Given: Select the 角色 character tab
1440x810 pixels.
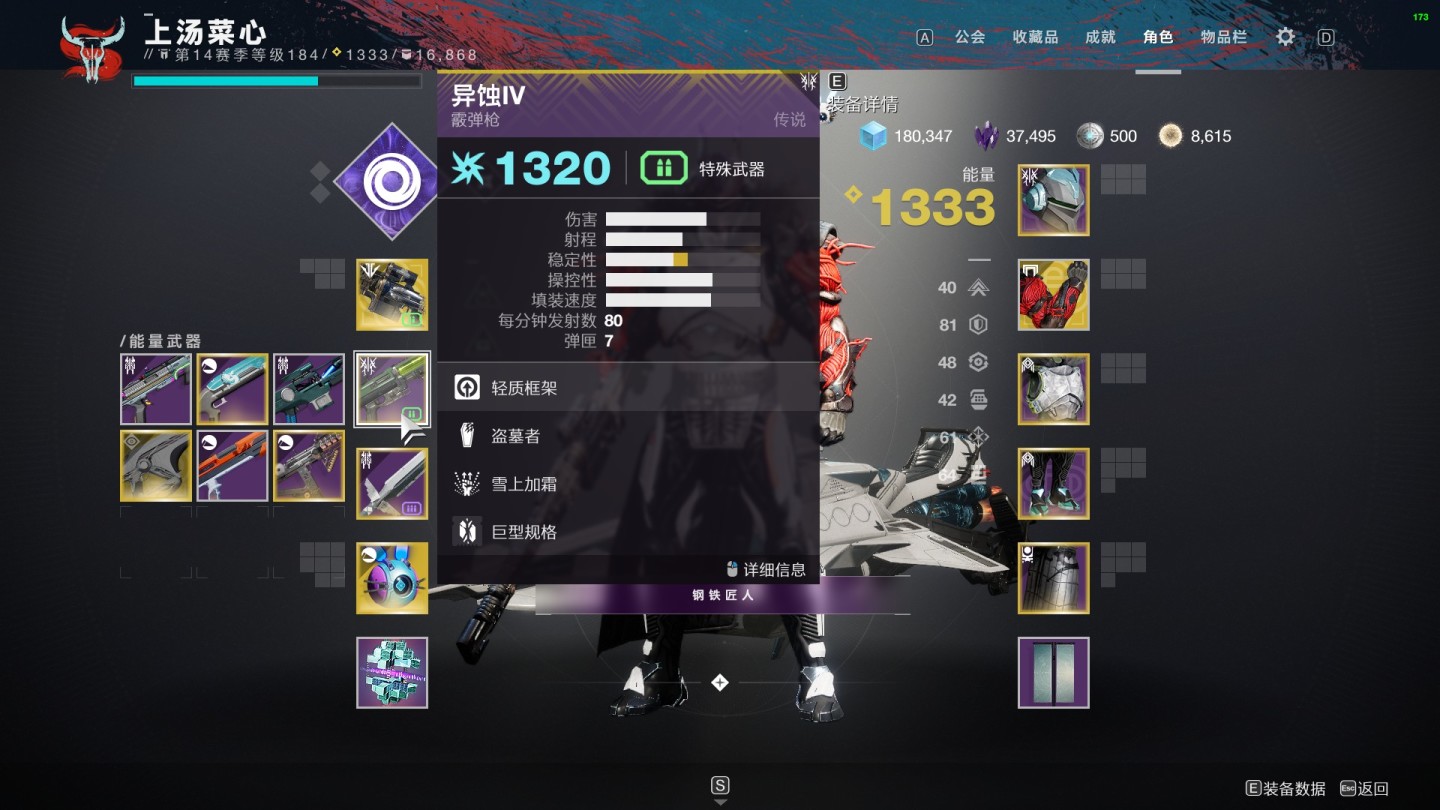Looking at the screenshot, I should [1158, 37].
